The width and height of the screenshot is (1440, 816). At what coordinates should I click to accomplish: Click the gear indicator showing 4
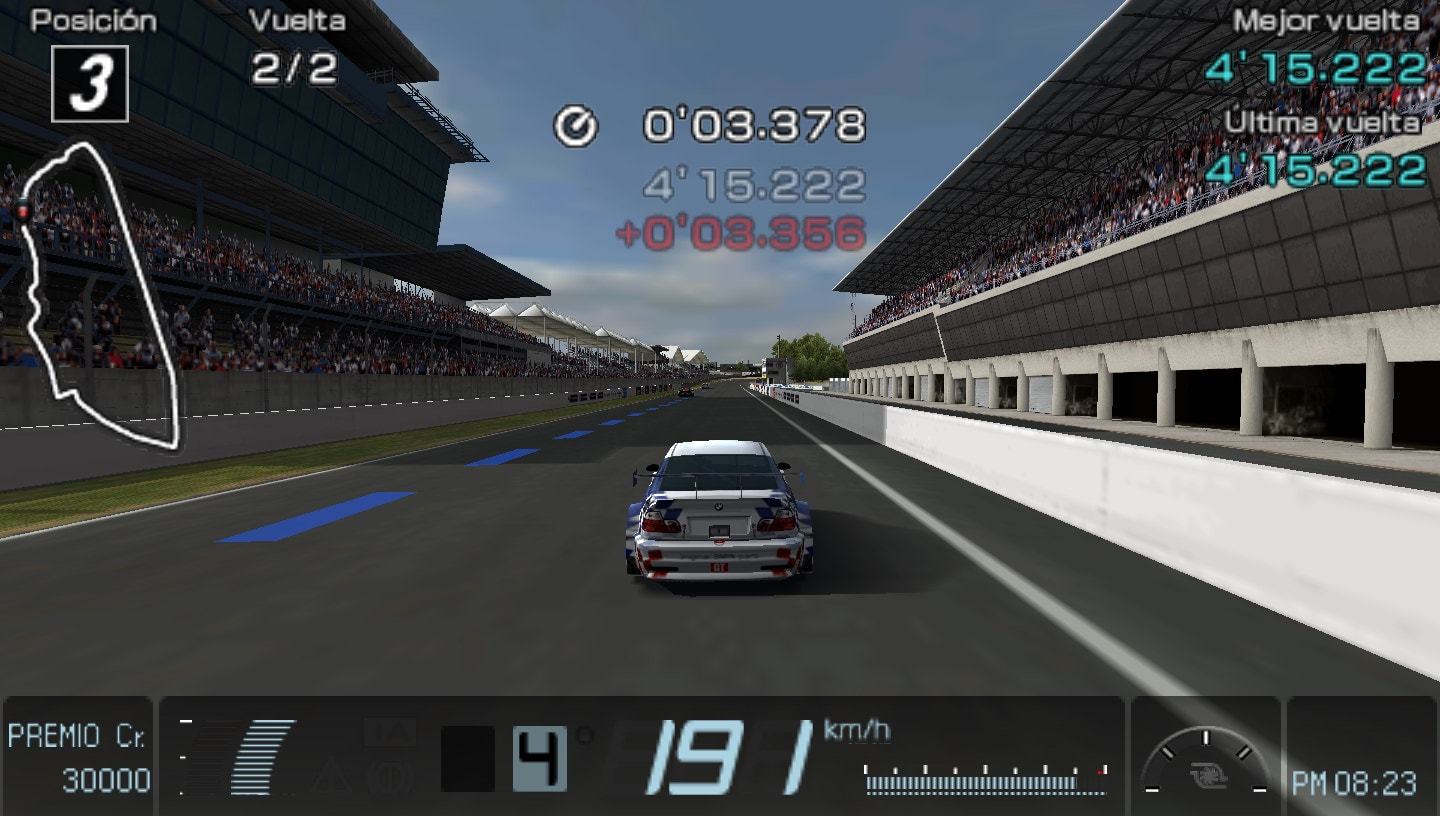tap(539, 756)
